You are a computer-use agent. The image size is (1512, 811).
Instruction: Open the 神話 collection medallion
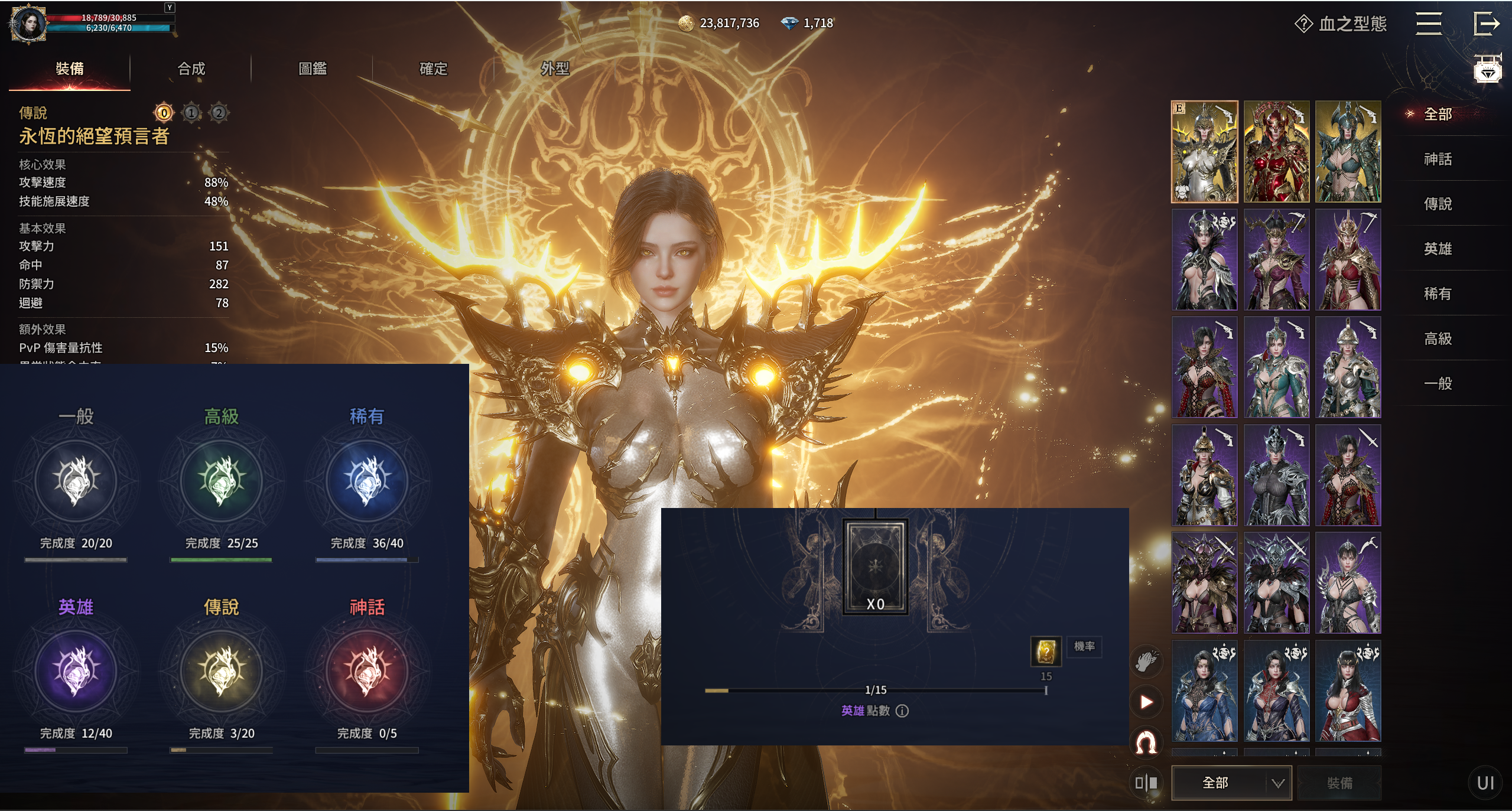(x=367, y=671)
